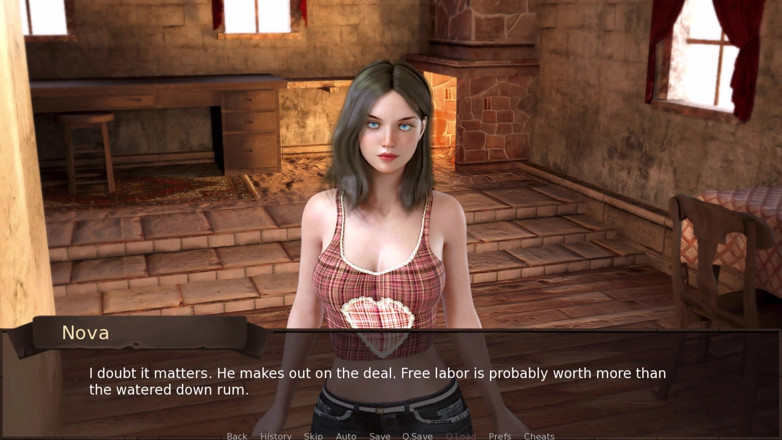Image resolution: width=782 pixels, height=440 pixels.
Task: Quick save with Q.Save
Action: coord(417,436)
